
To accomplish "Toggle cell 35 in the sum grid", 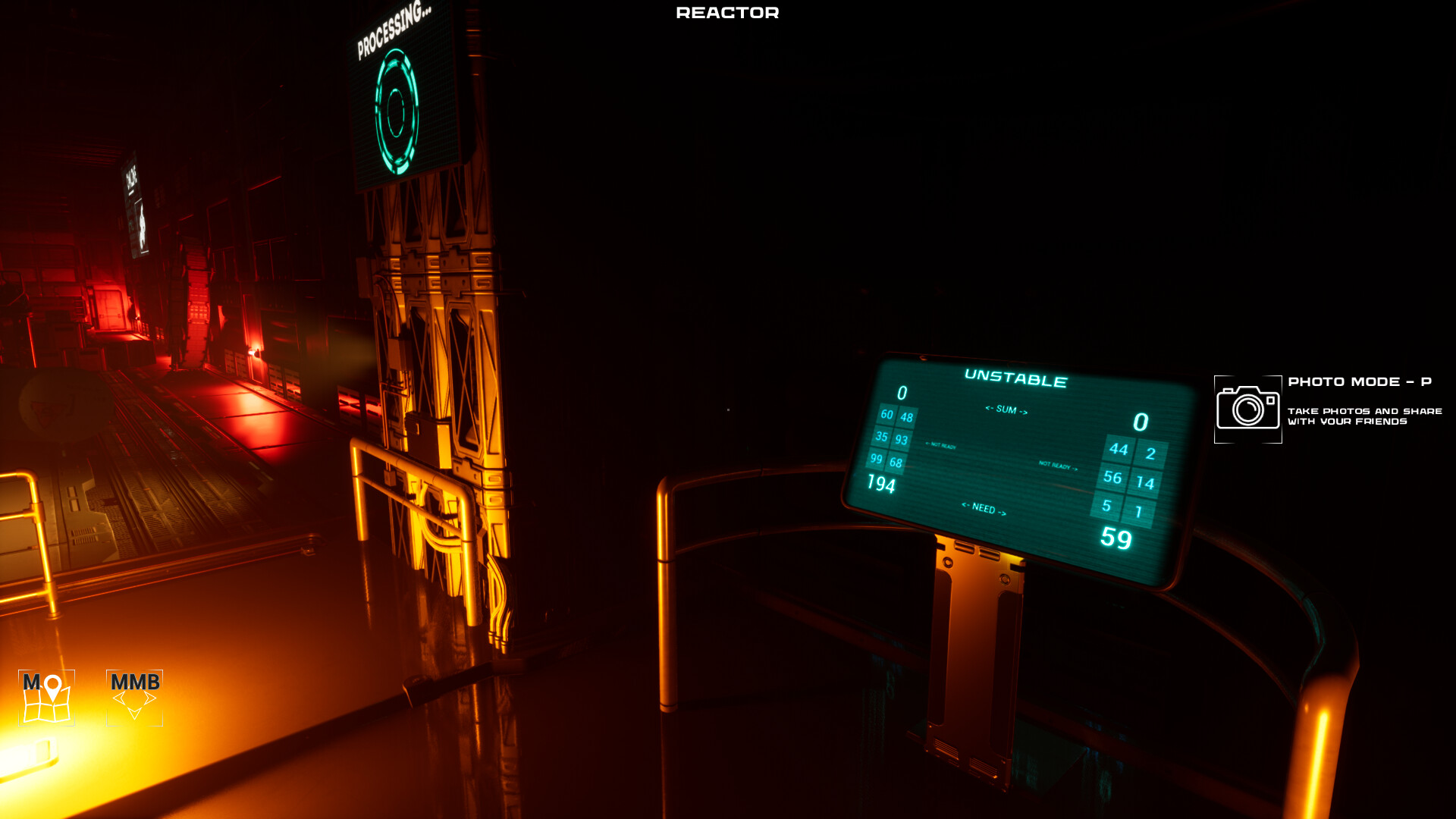I will pyautogui.click(x=883, y=438).
